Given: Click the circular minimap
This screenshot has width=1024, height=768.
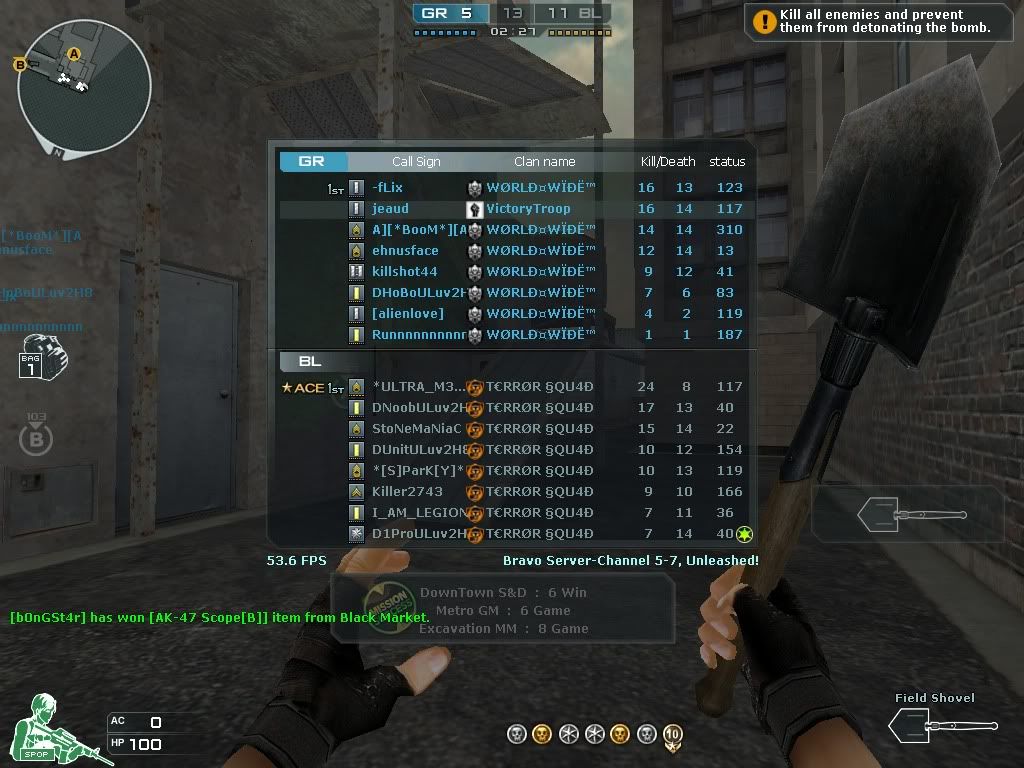Looking at the screenshot, I should (84, 86).
